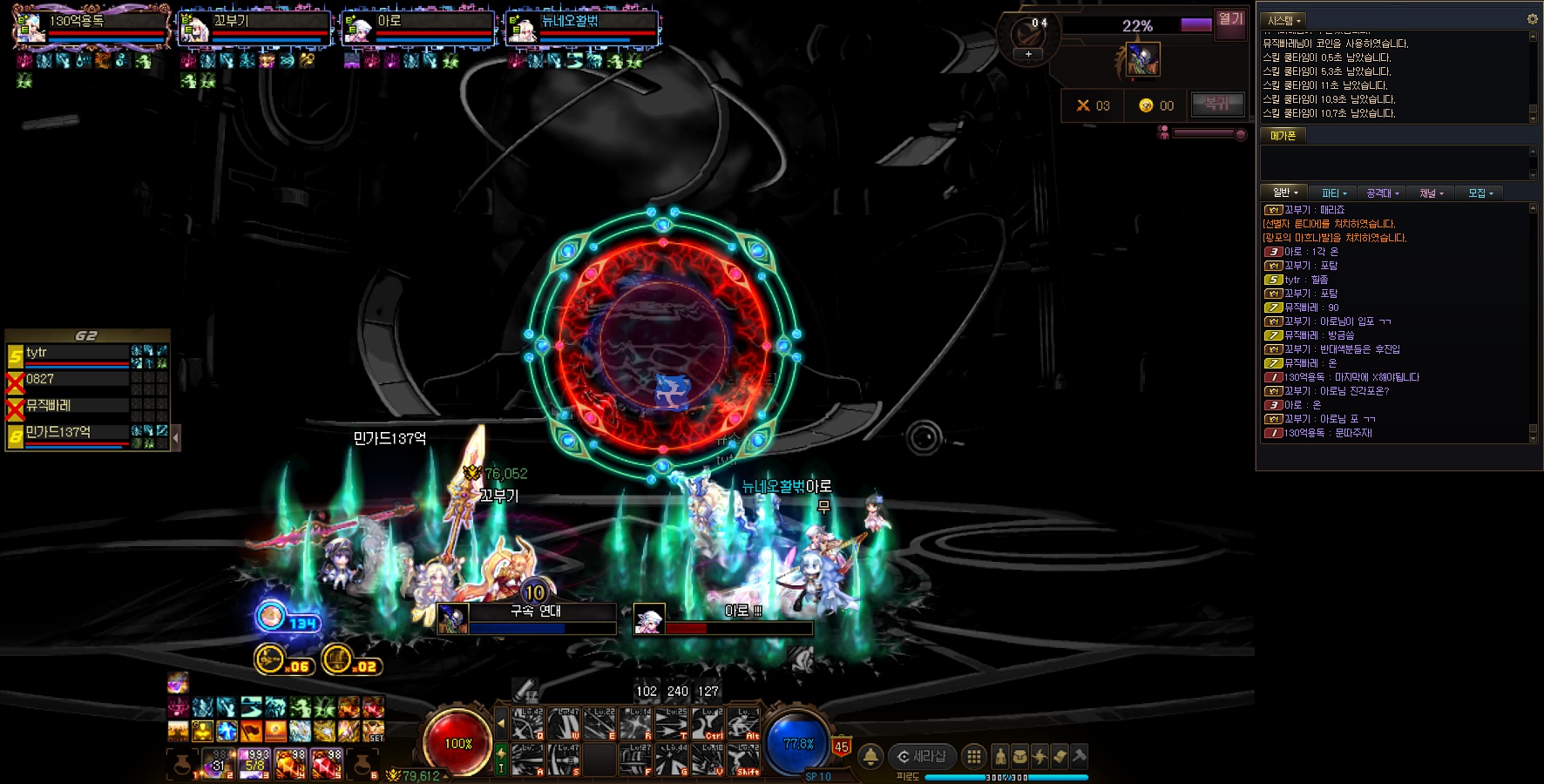
Task: Open the grid menu button
Action: point(974,756)
